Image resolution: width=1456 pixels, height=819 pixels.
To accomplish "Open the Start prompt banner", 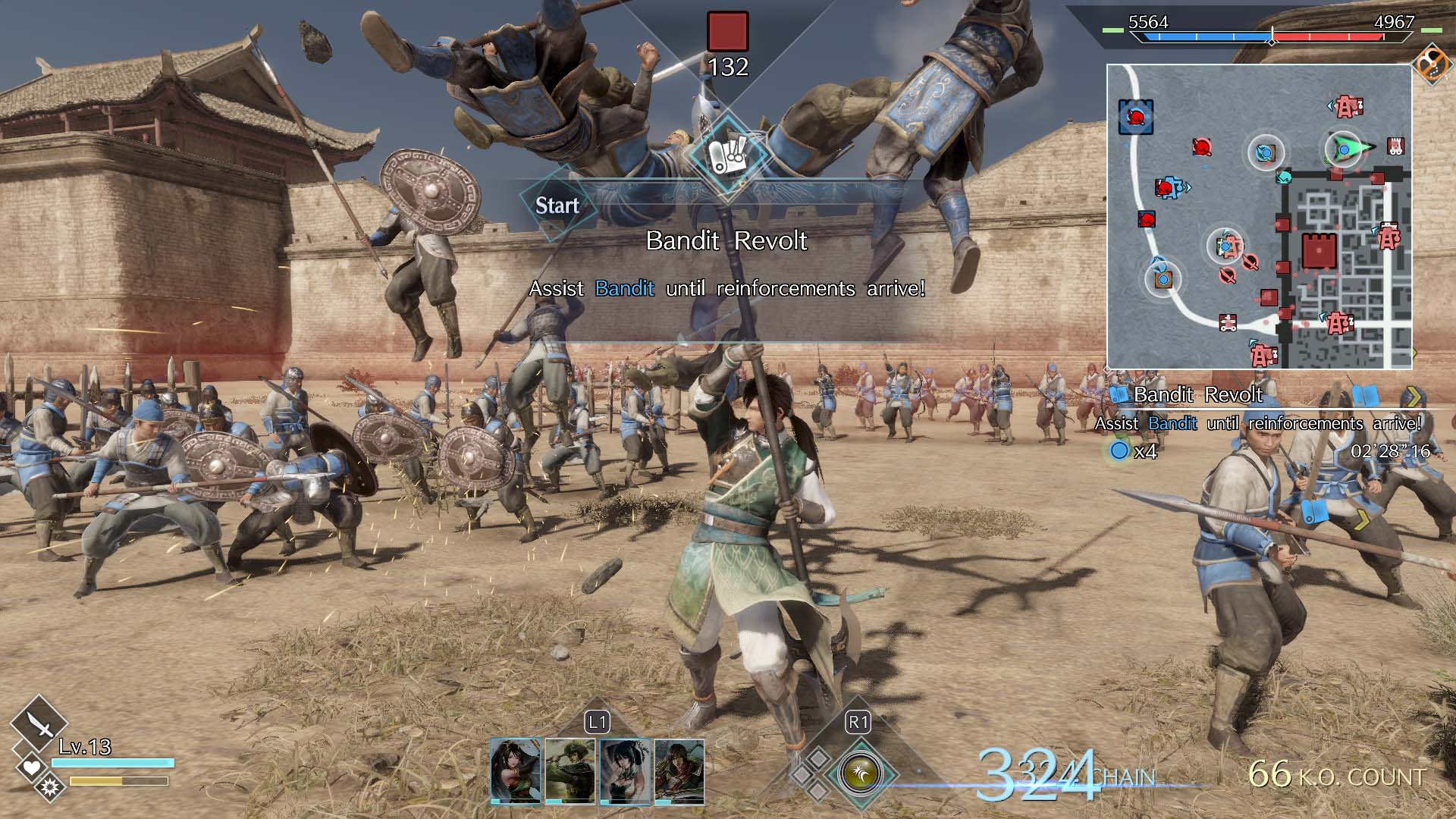I will 559,205.
